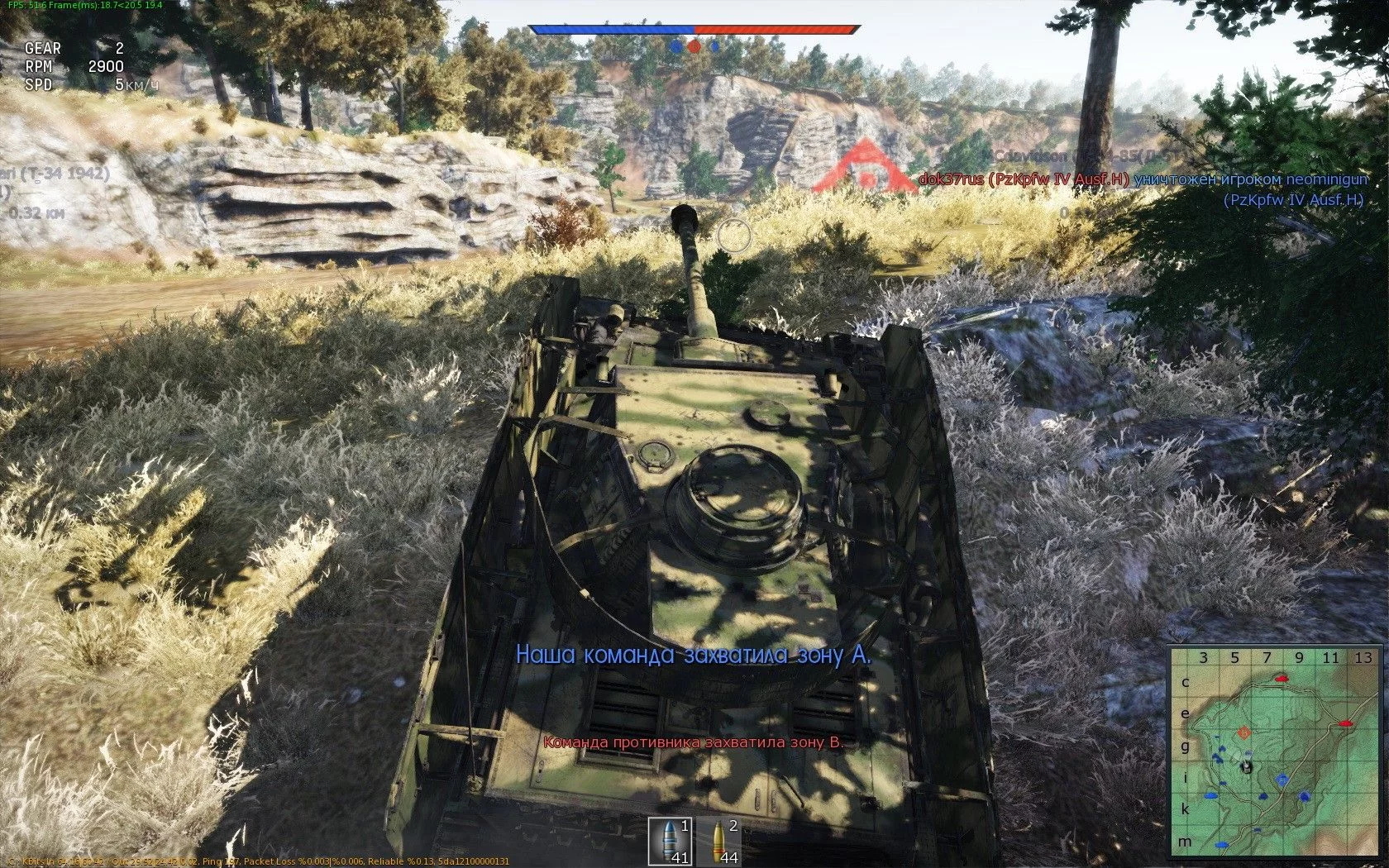Switch to the yellow shell in slot 2
The height and width of the screenshot is (868, 1389).
click(718, 842)
